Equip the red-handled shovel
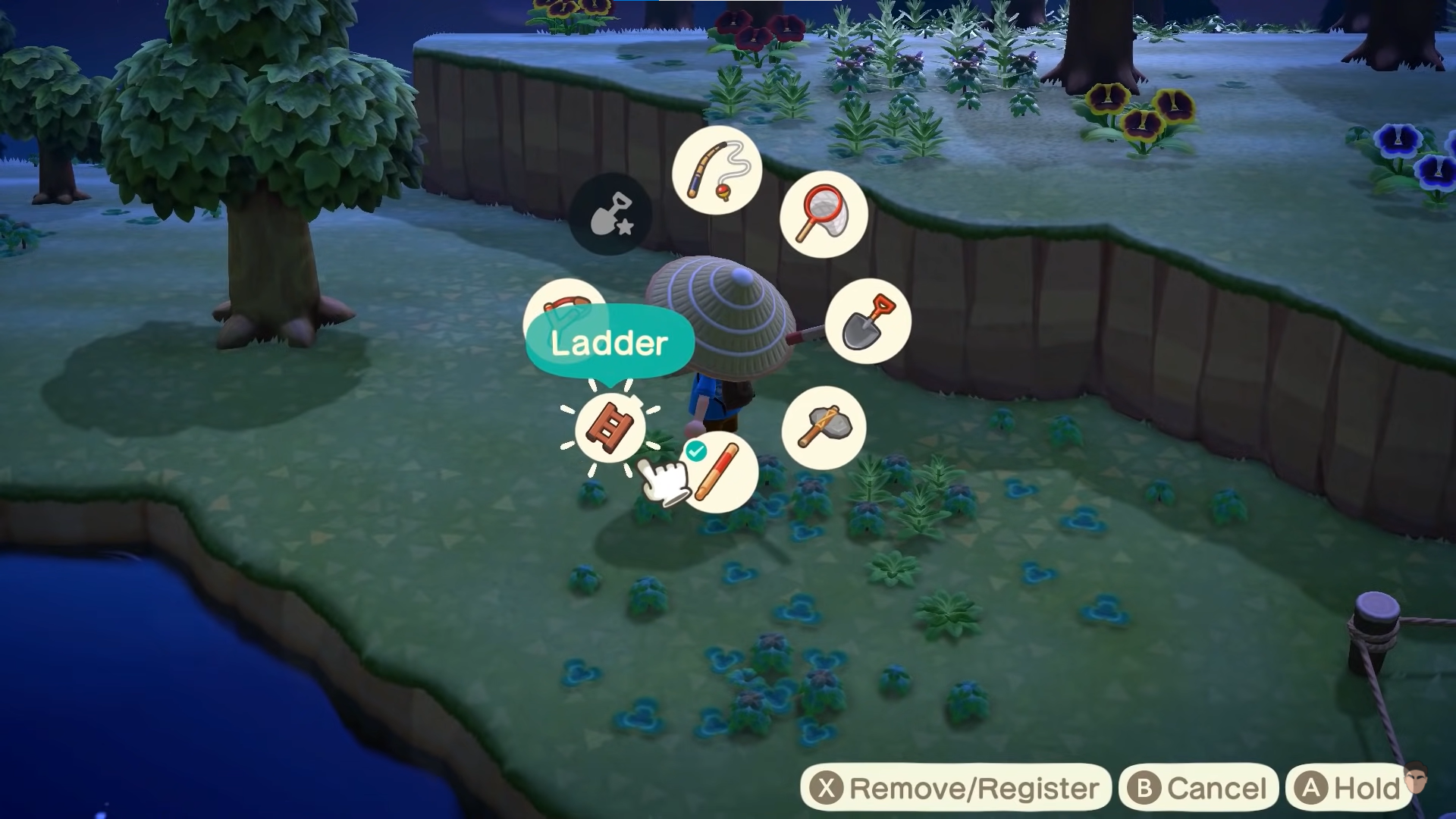 click(868, 321)
